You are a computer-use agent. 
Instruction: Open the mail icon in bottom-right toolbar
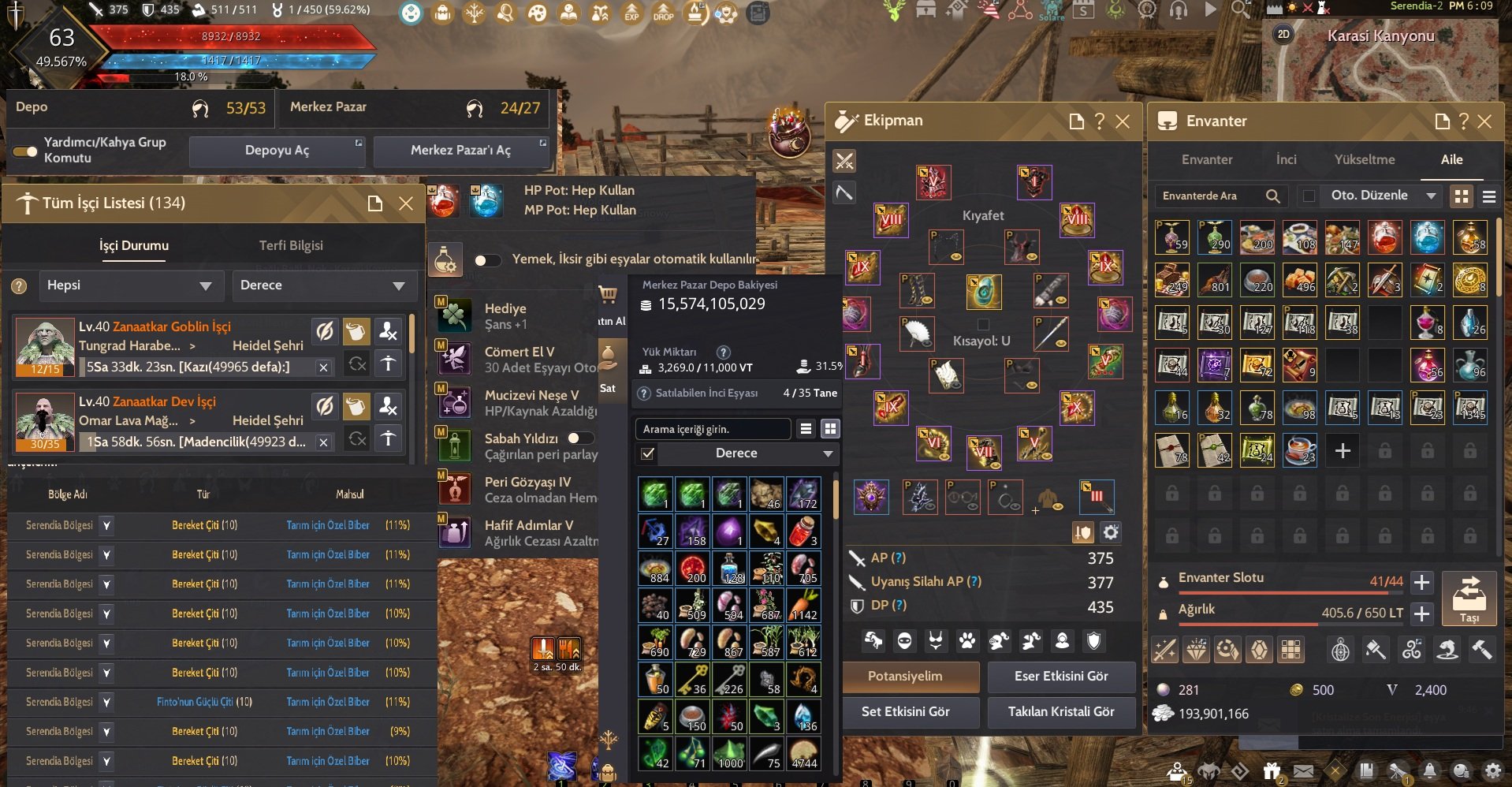click(1304, 770)
